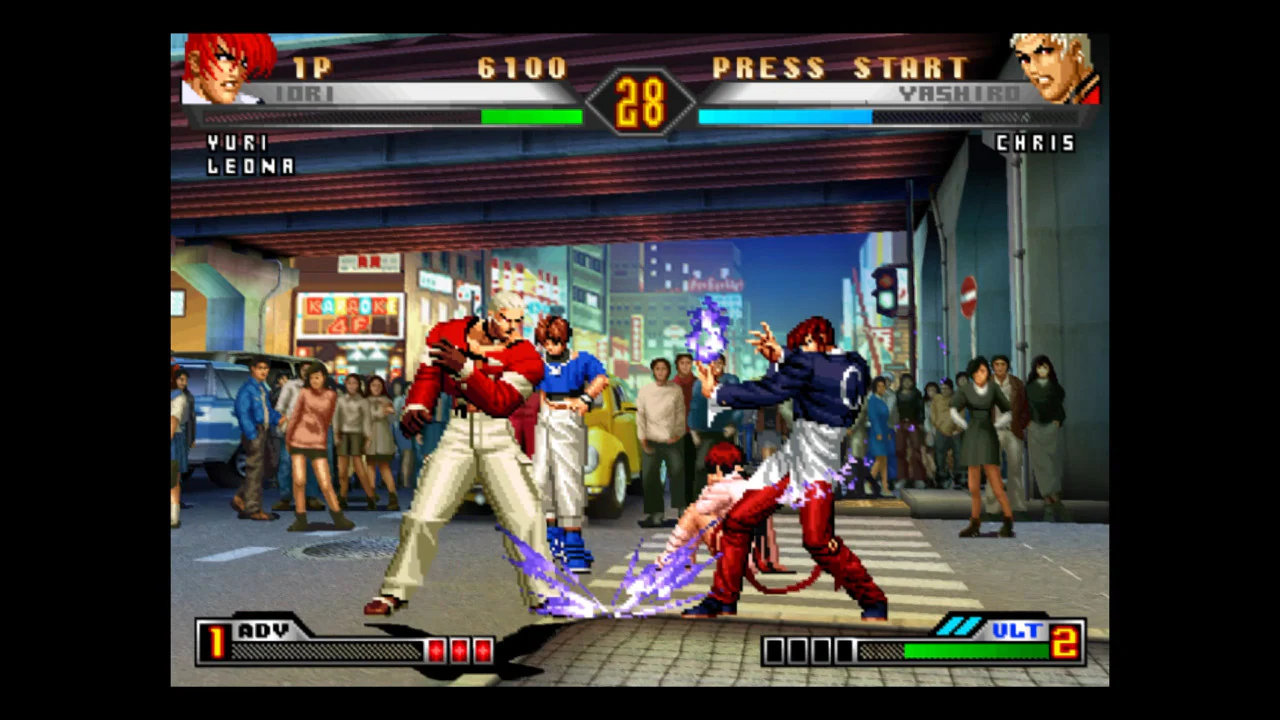Click the diamond-shaped timer frame
This screenshot has width=1280, height=720.
pyautogui.click(x=640, y=100)
